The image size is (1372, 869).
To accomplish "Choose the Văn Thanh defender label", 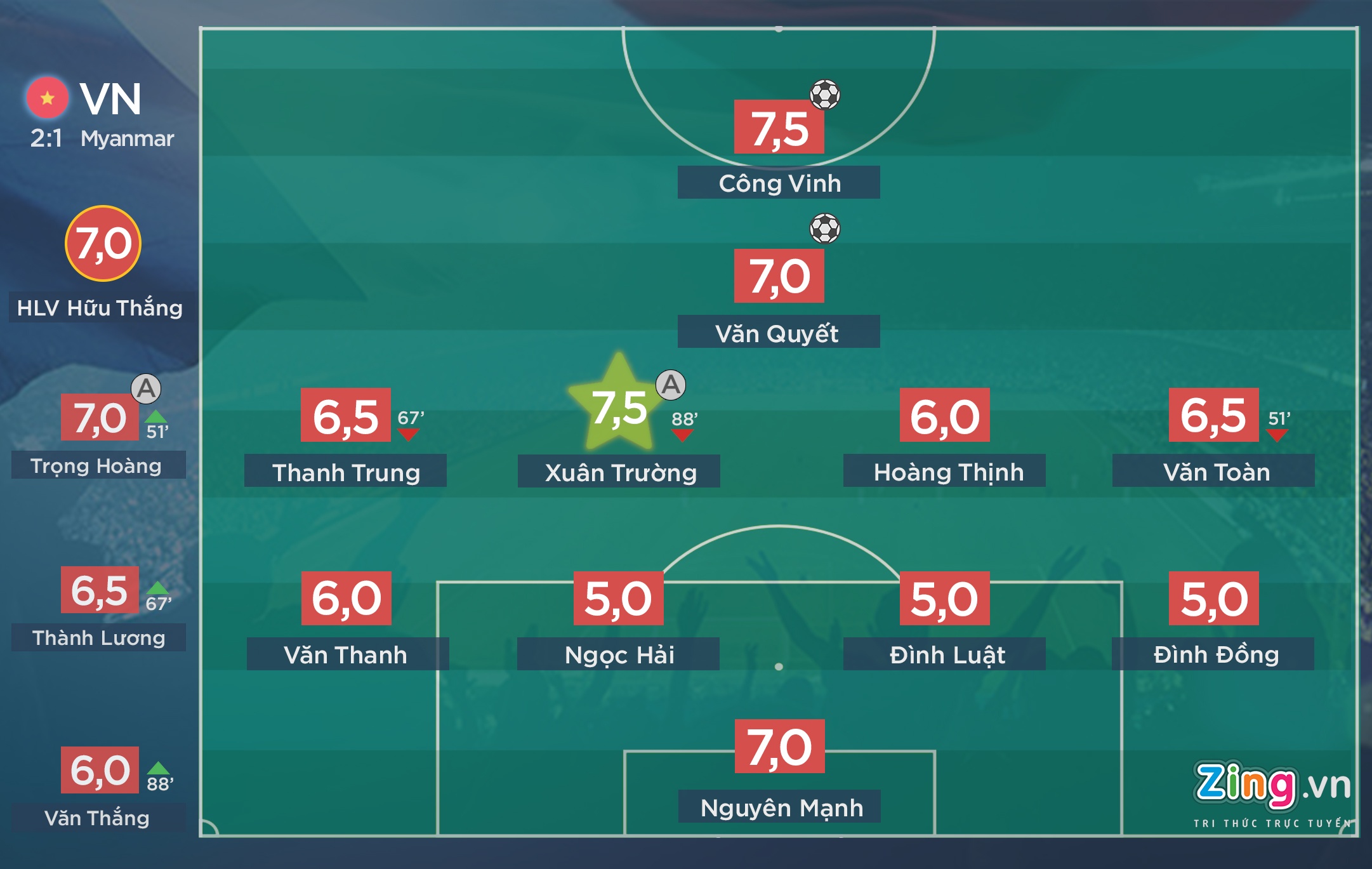I will 347,654.
